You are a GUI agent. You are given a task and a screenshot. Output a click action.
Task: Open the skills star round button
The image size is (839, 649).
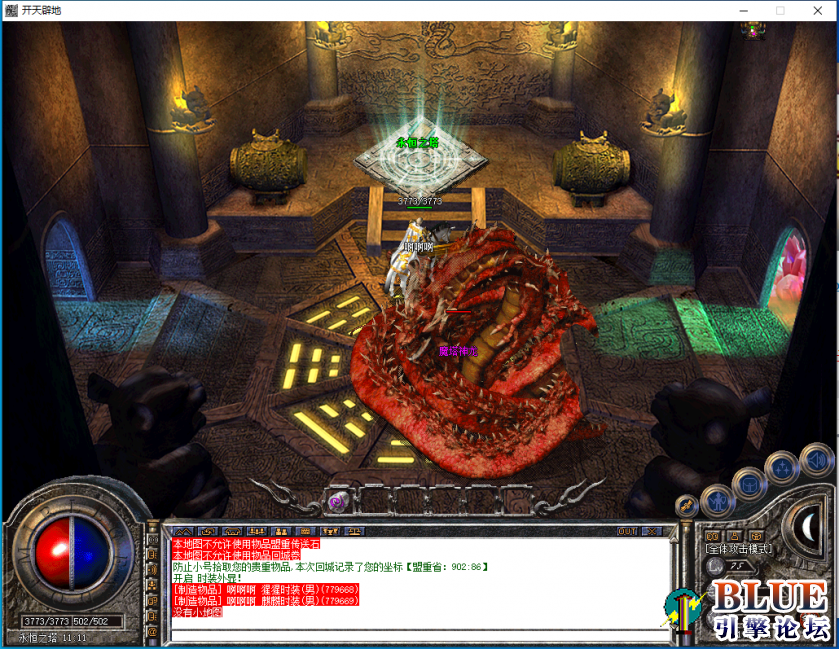tap(781, 468)
